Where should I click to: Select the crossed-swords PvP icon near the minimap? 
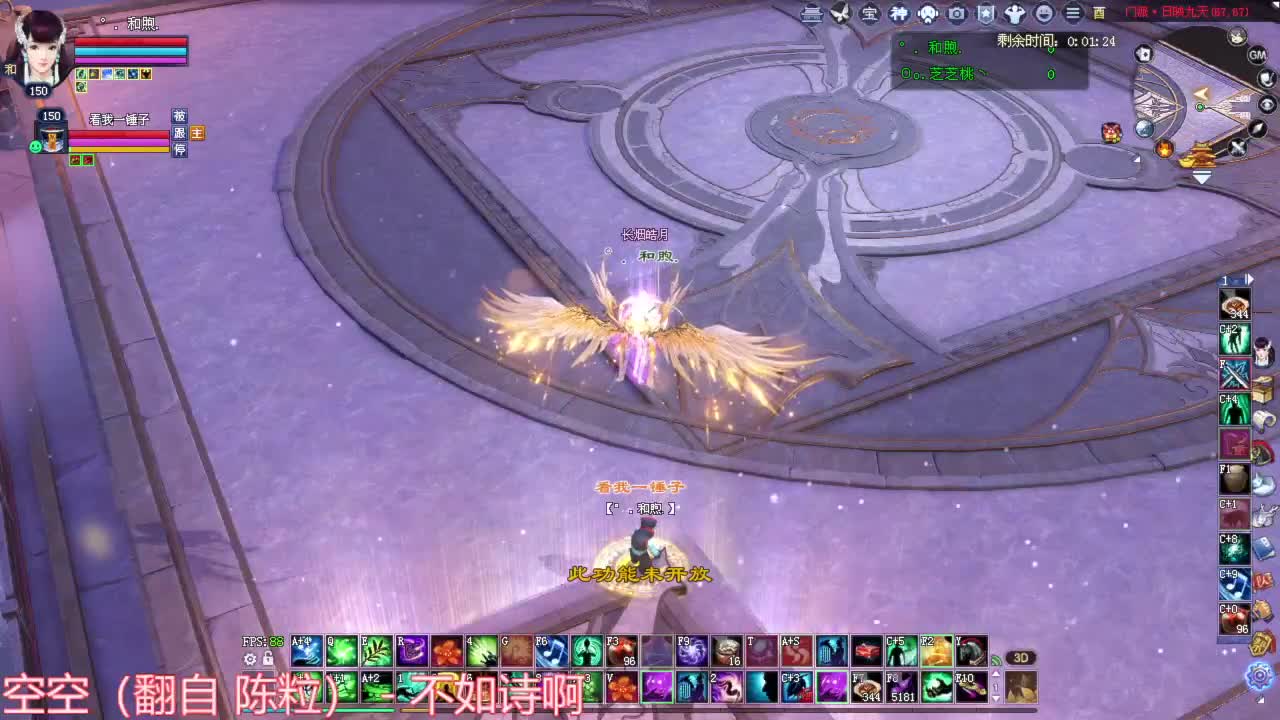pyautogui.click(x=1237, y=147)
